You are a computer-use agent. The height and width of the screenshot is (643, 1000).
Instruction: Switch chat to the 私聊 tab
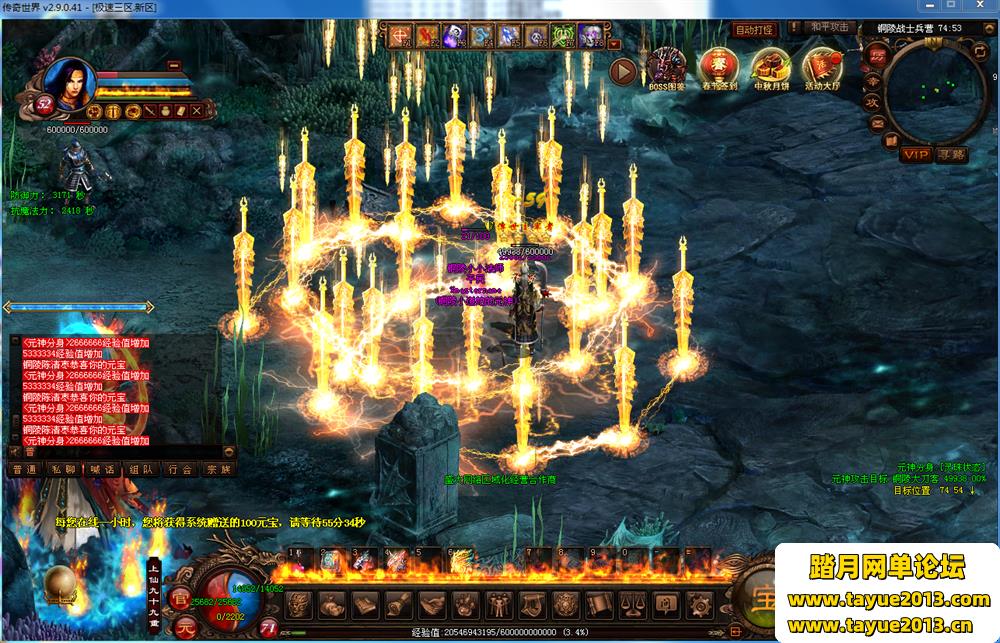[64, 468]
